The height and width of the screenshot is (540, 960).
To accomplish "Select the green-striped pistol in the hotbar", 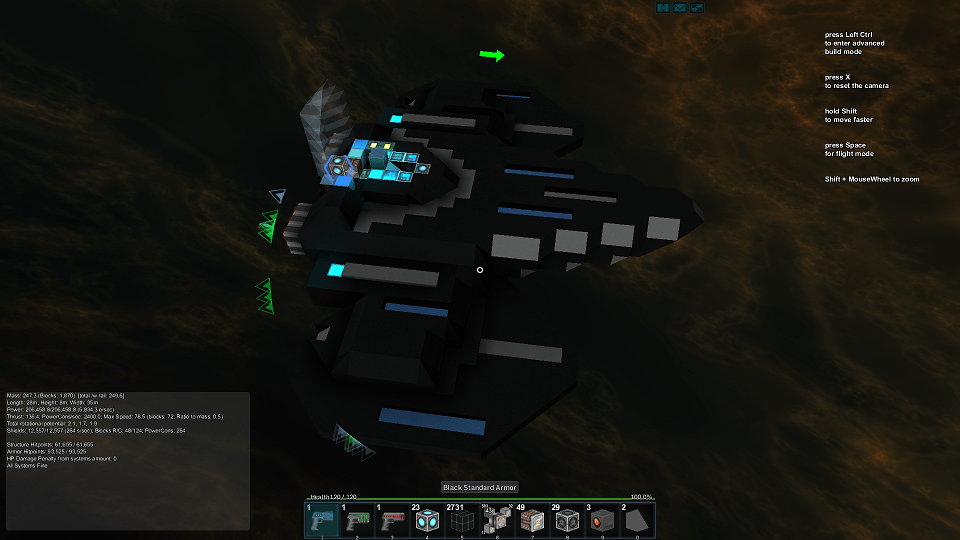I will tap(358, 520).
